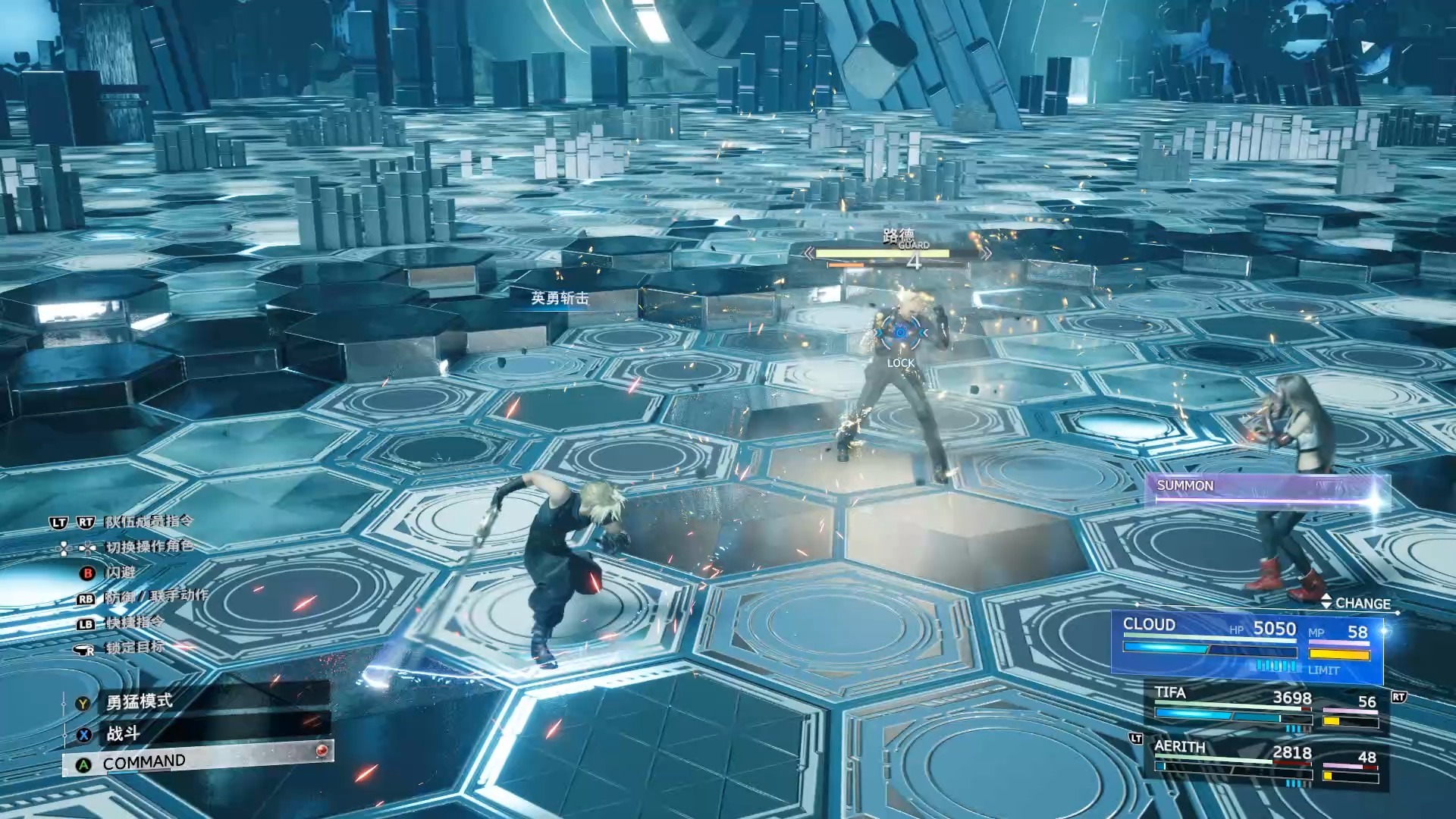Screen dimensions: 1456x819
Task: Select the locked target marker on 路德
Action: (x=900, y=332)
